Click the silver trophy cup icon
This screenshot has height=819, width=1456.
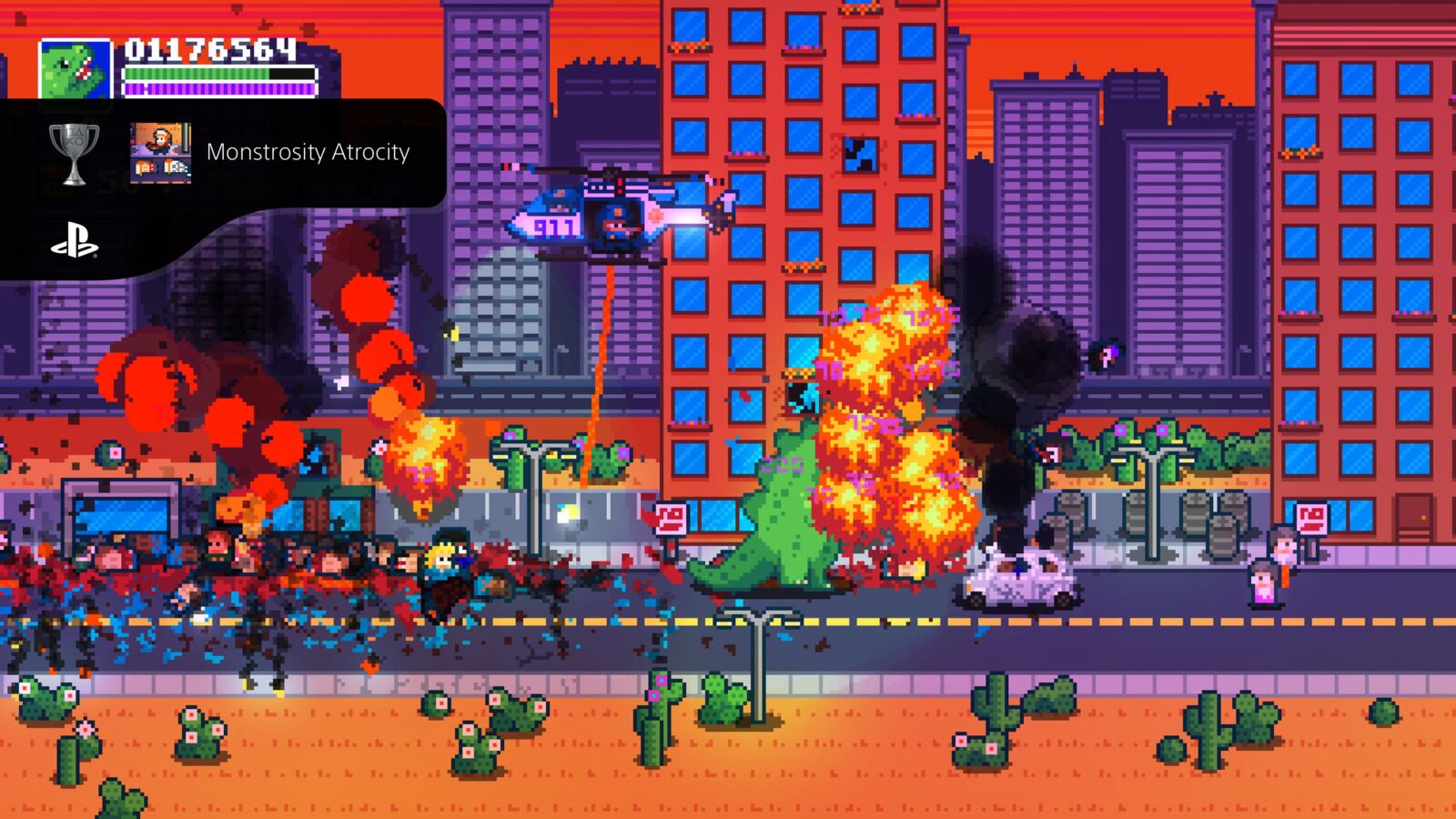pos(74,153)
